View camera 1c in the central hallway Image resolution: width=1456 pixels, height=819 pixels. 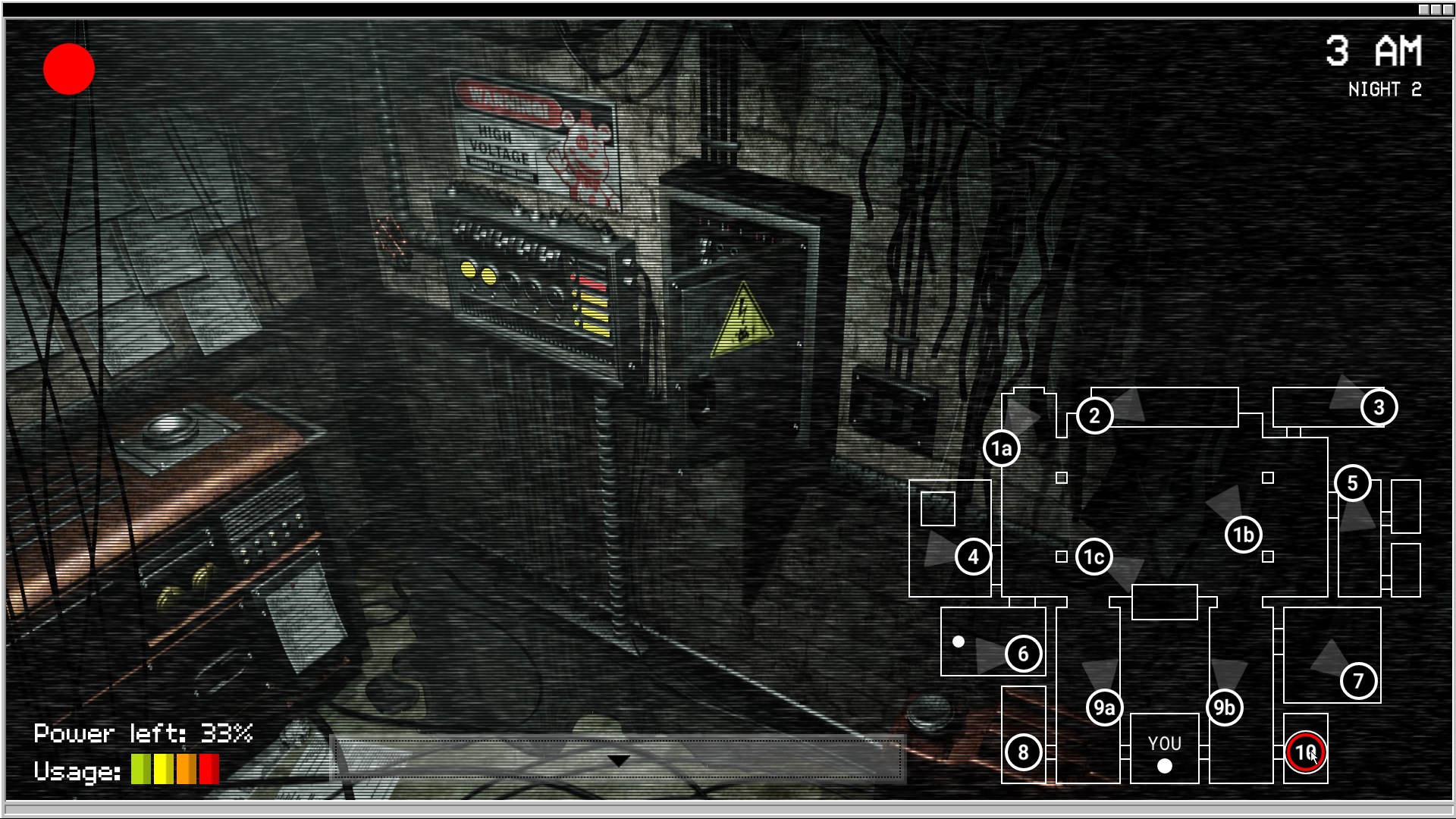pos(1093,556)
